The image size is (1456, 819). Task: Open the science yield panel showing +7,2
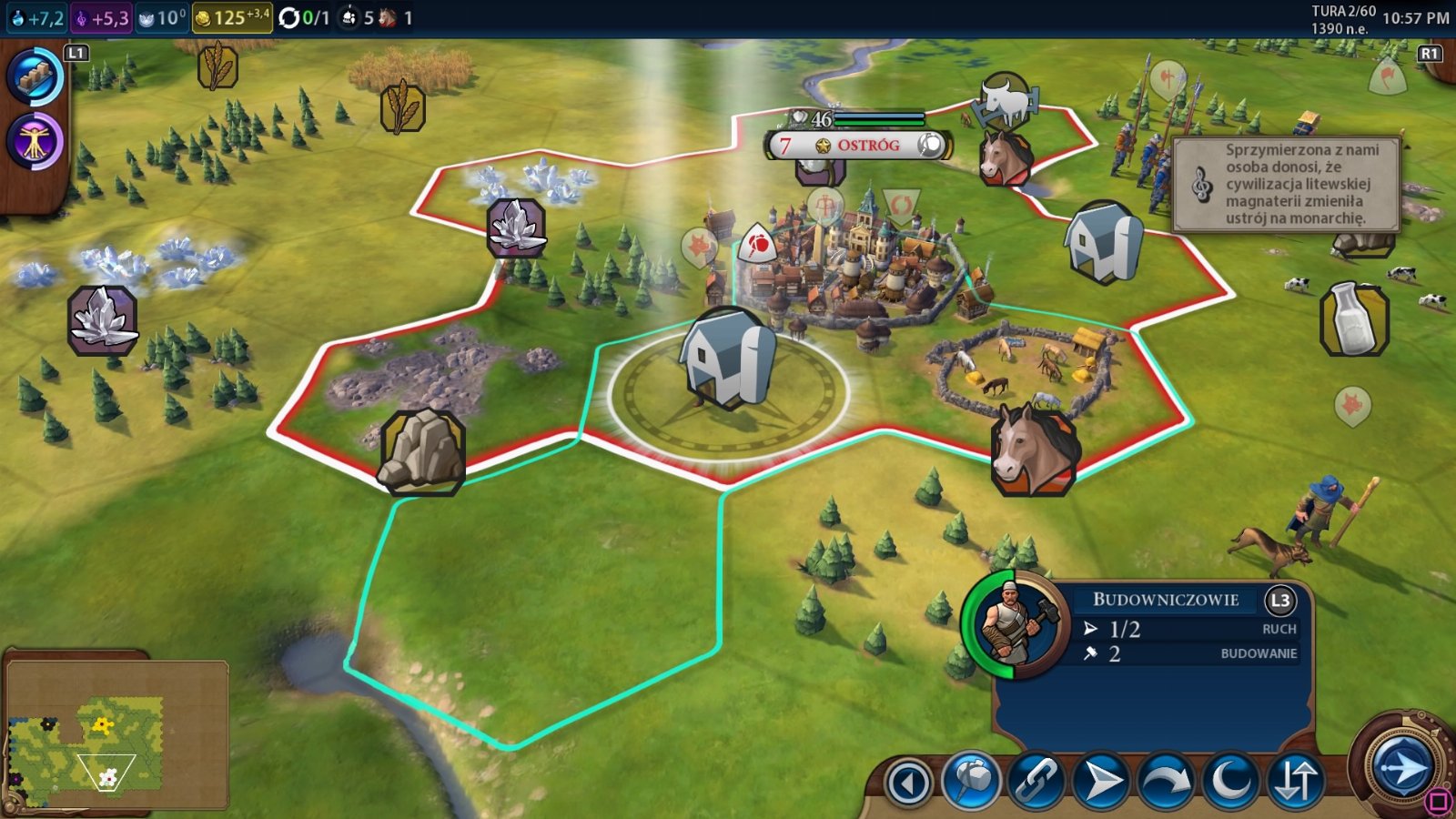(36, 17)
